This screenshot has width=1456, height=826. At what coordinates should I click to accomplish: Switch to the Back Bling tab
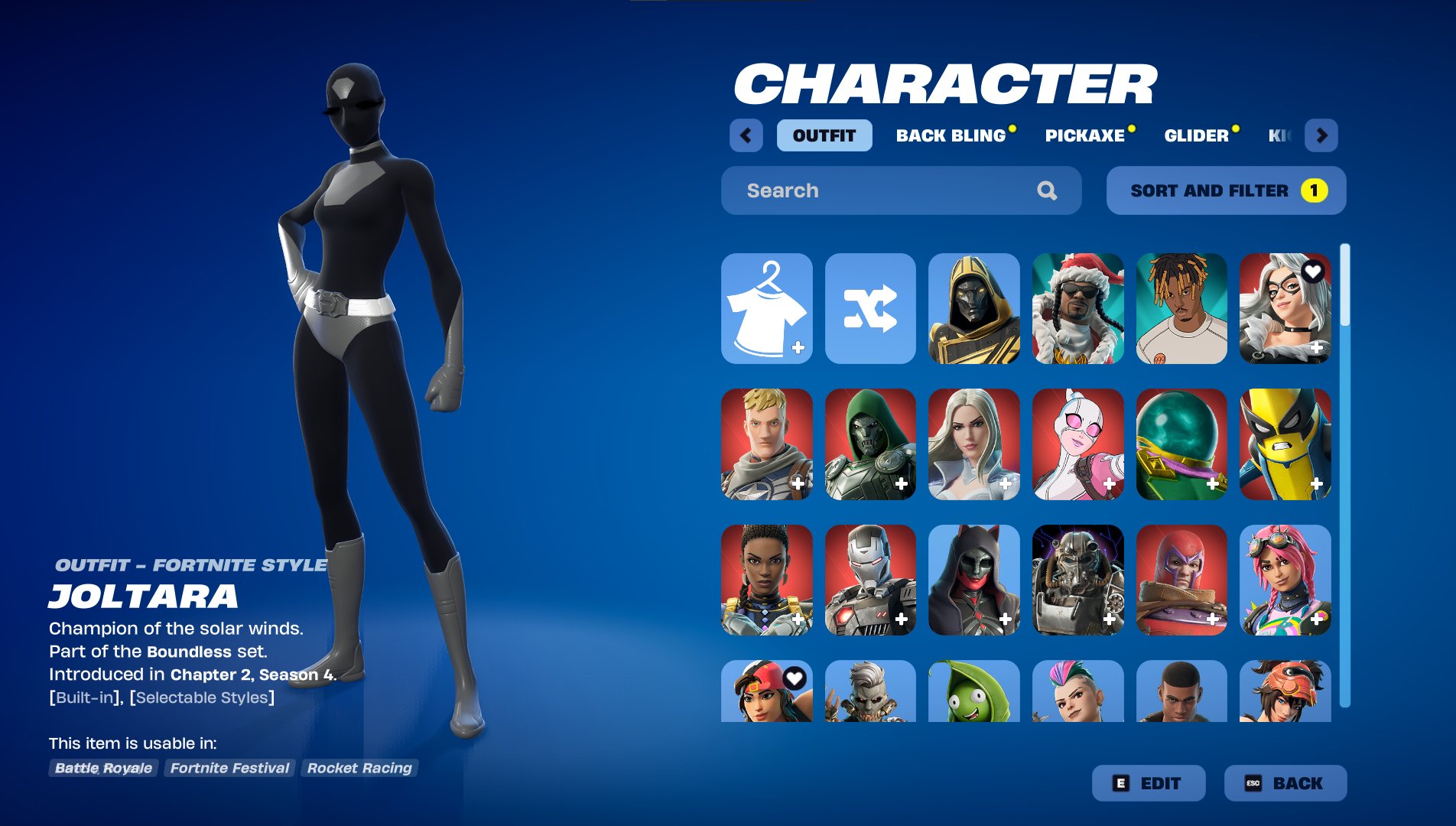(951, 135)
